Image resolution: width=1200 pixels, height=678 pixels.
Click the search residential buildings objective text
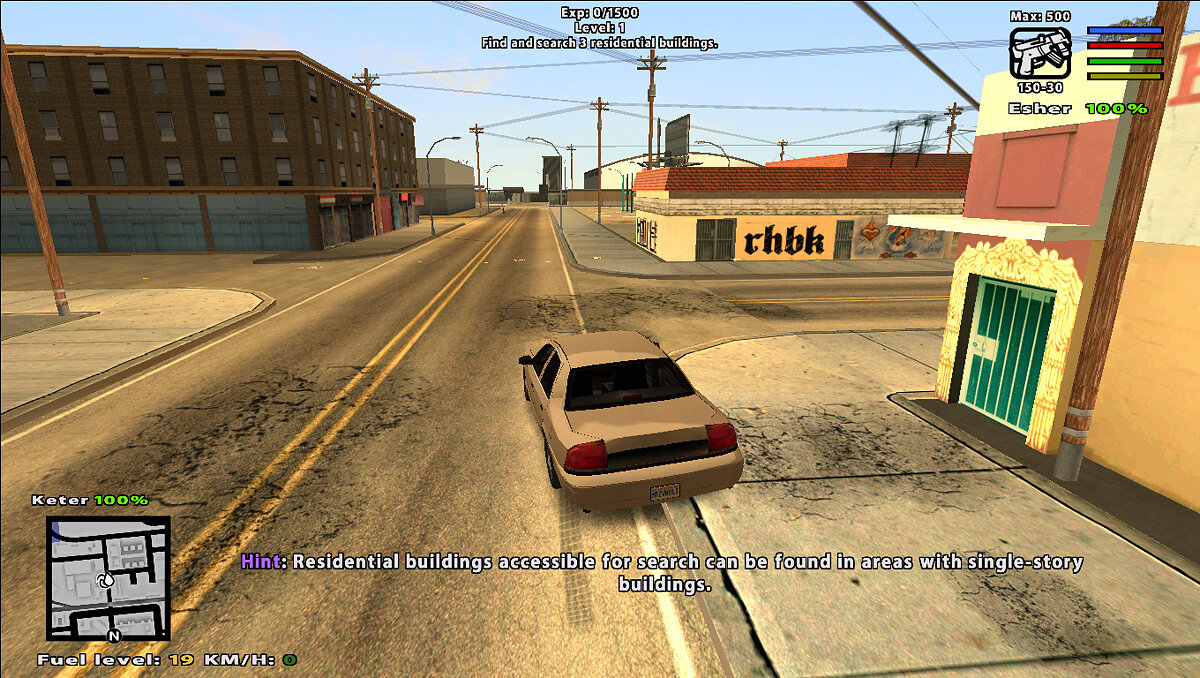click(x=599, y=44)
